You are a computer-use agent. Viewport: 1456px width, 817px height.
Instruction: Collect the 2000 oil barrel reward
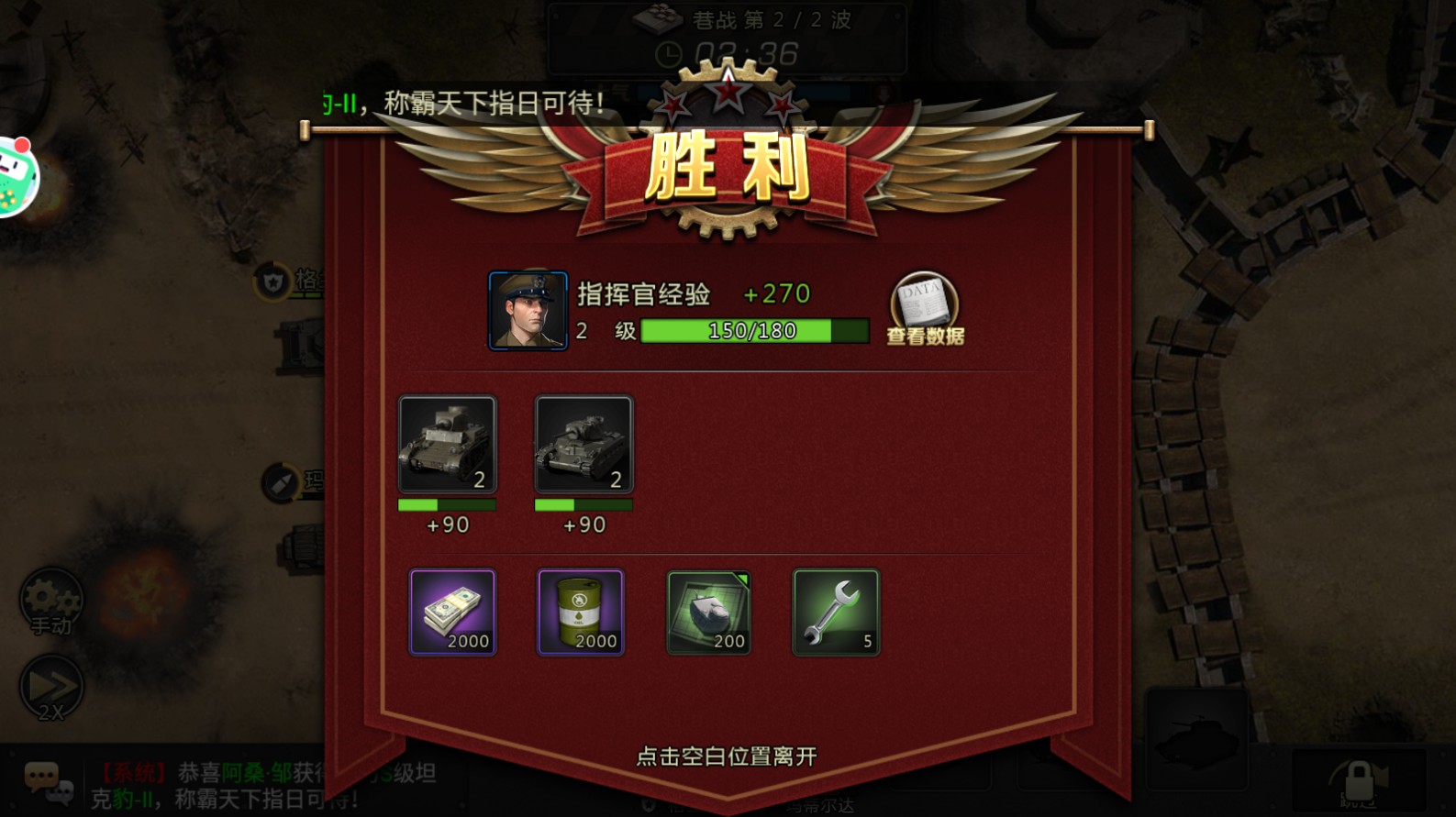[580, 613]
